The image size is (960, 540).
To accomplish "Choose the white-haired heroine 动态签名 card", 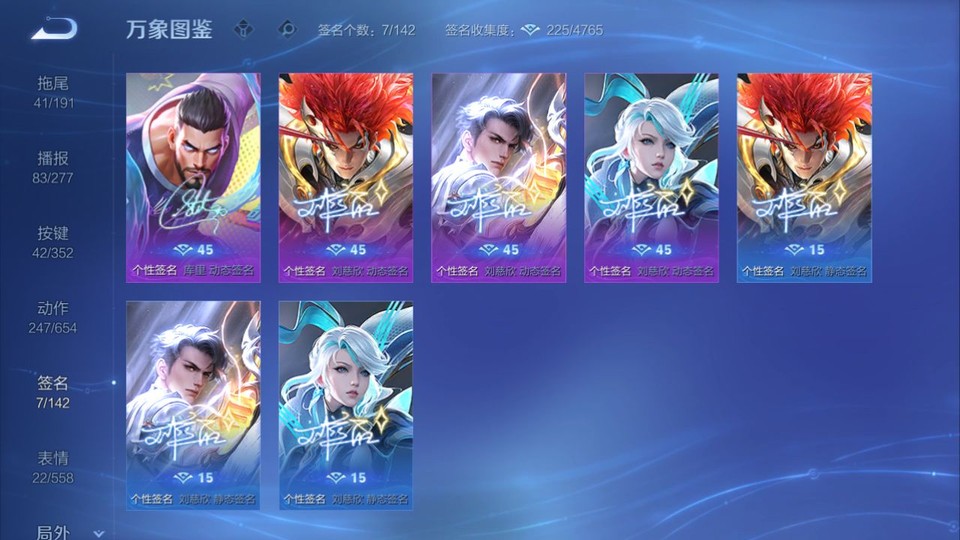I will (652, 177).
